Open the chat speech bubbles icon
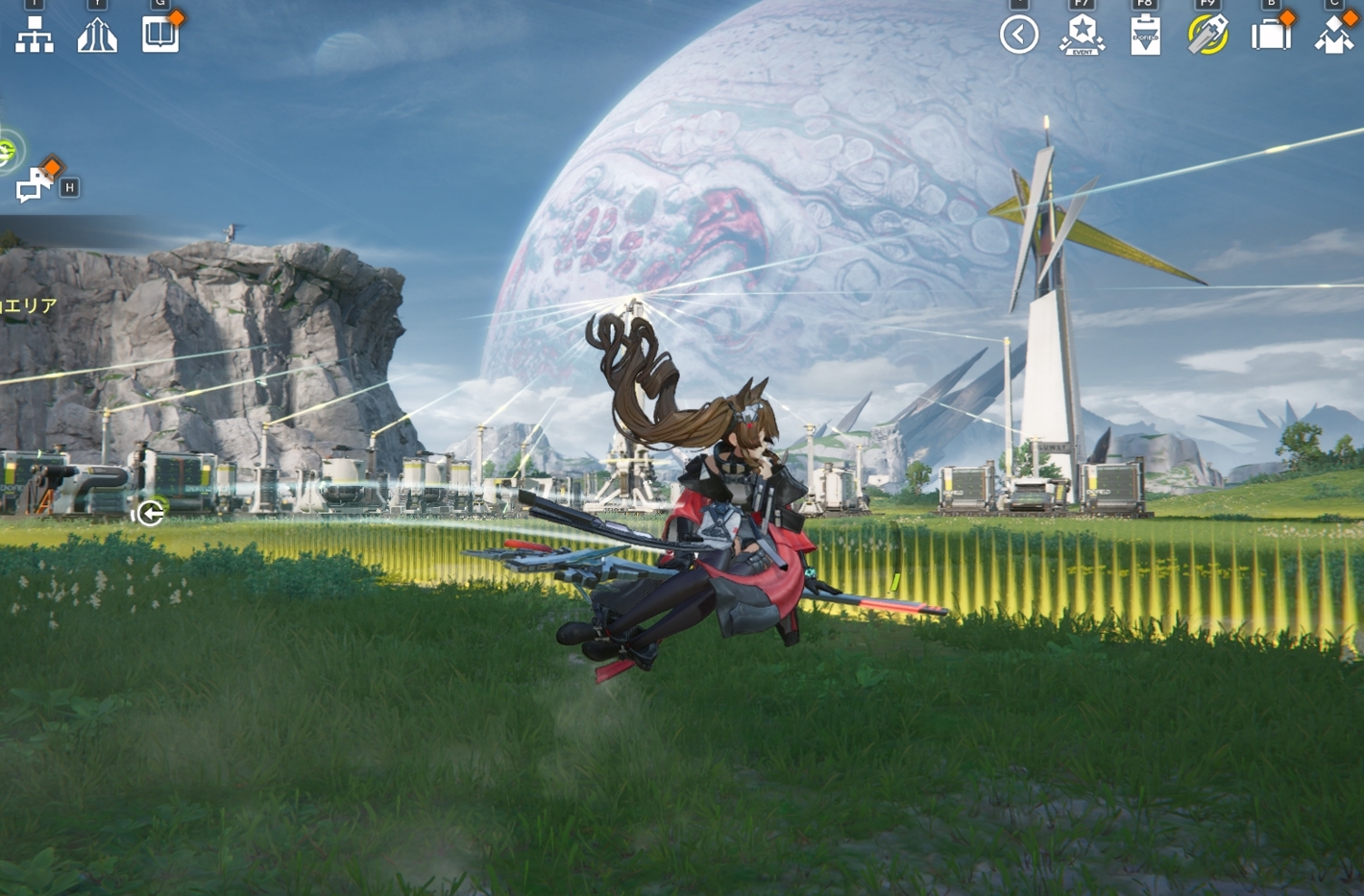 point(35,183)
